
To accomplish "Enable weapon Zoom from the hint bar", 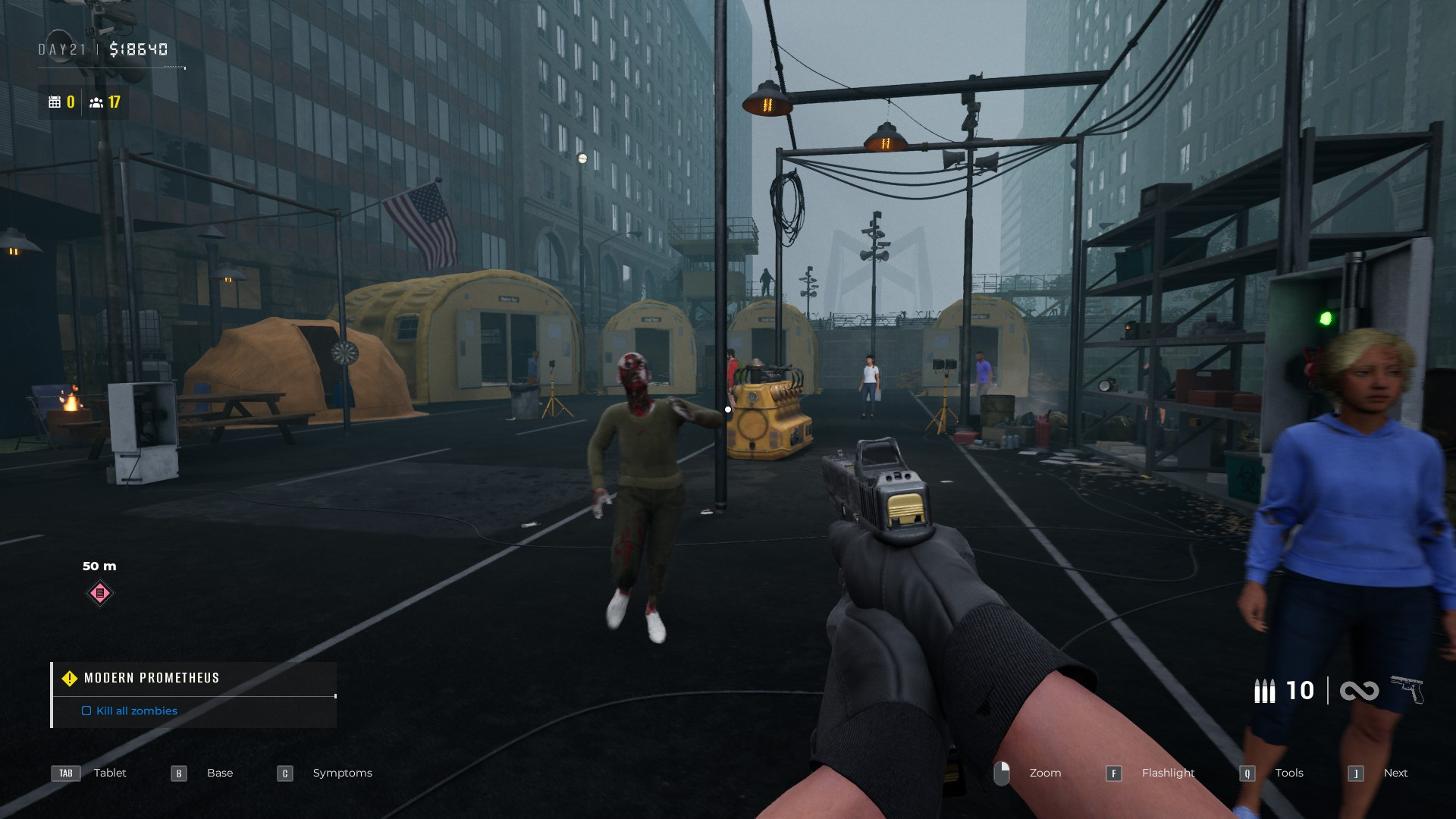I will pyautogui.click(x=1045, y=773).
